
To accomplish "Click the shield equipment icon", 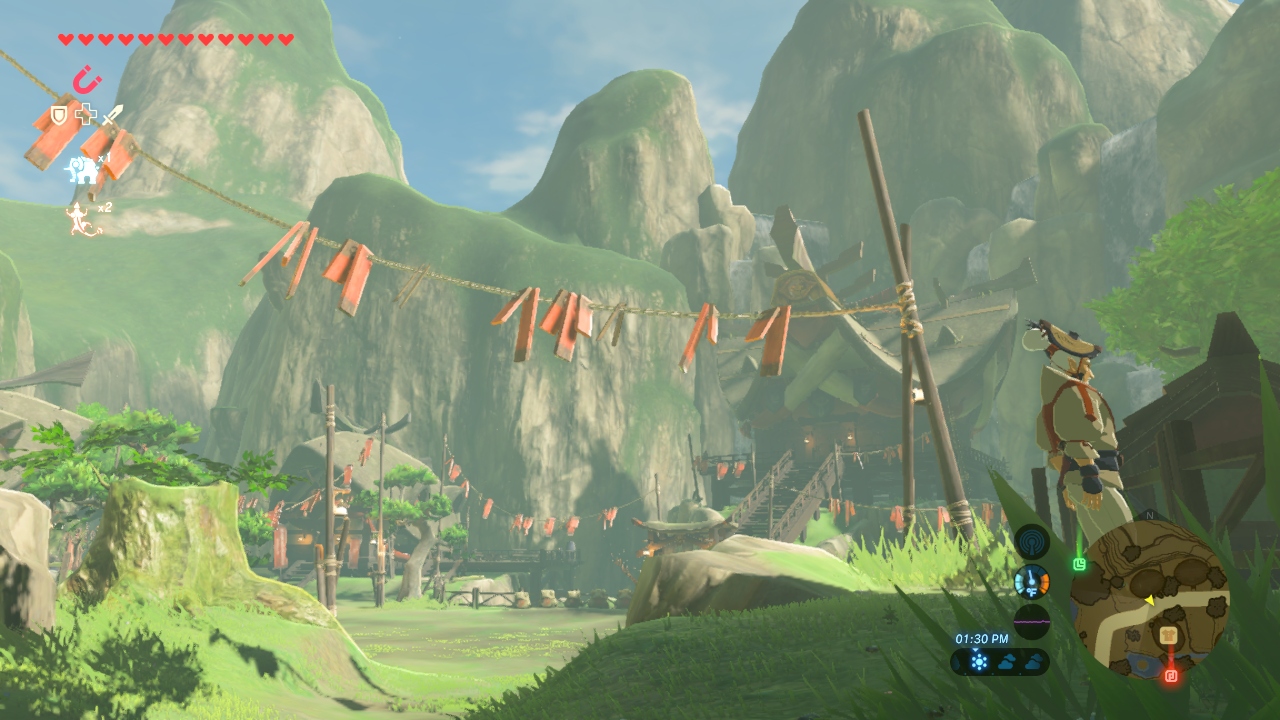I will pyautogui.click(x=60, y=114).
